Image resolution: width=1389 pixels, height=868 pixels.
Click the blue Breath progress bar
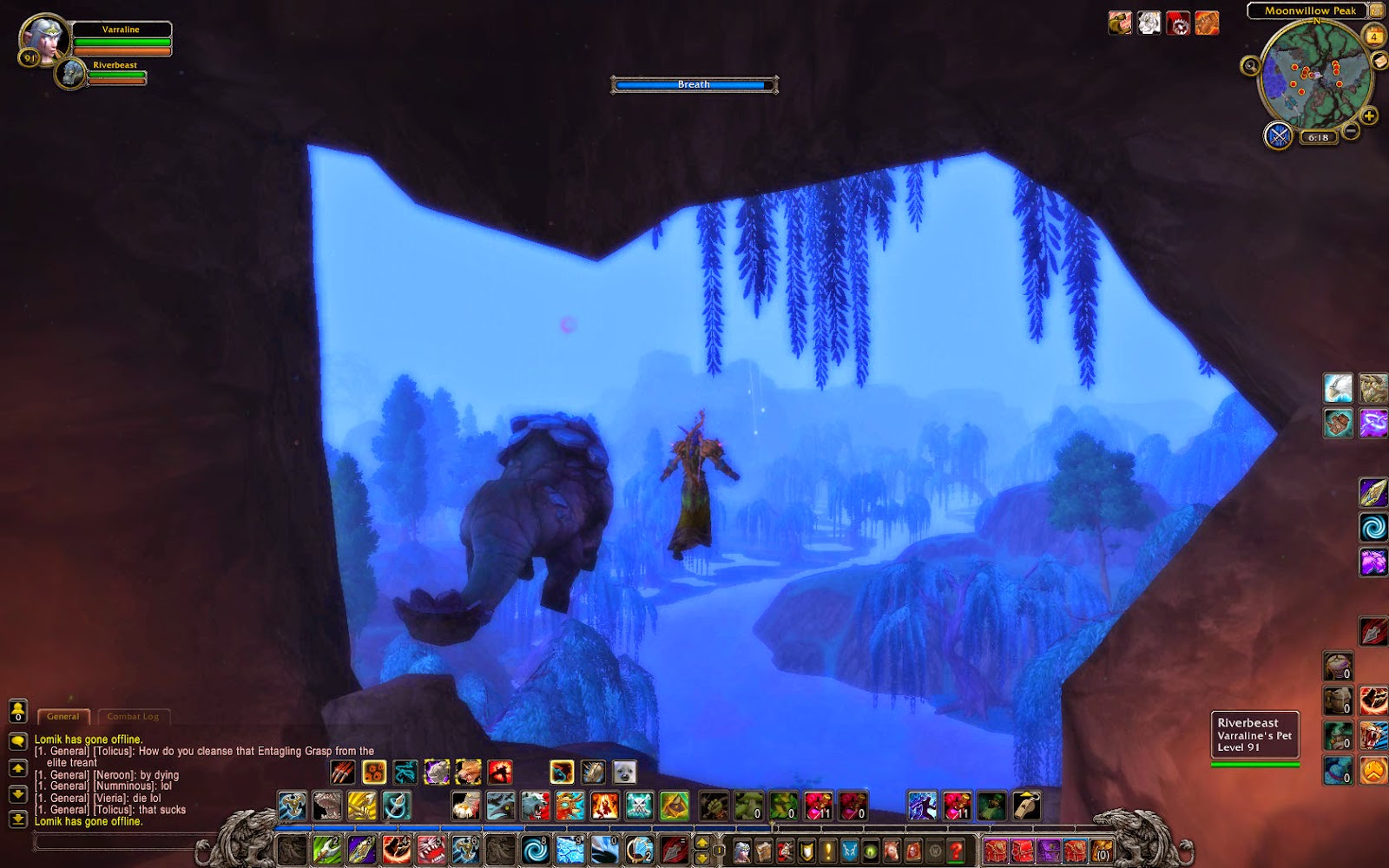click(694, 85)
